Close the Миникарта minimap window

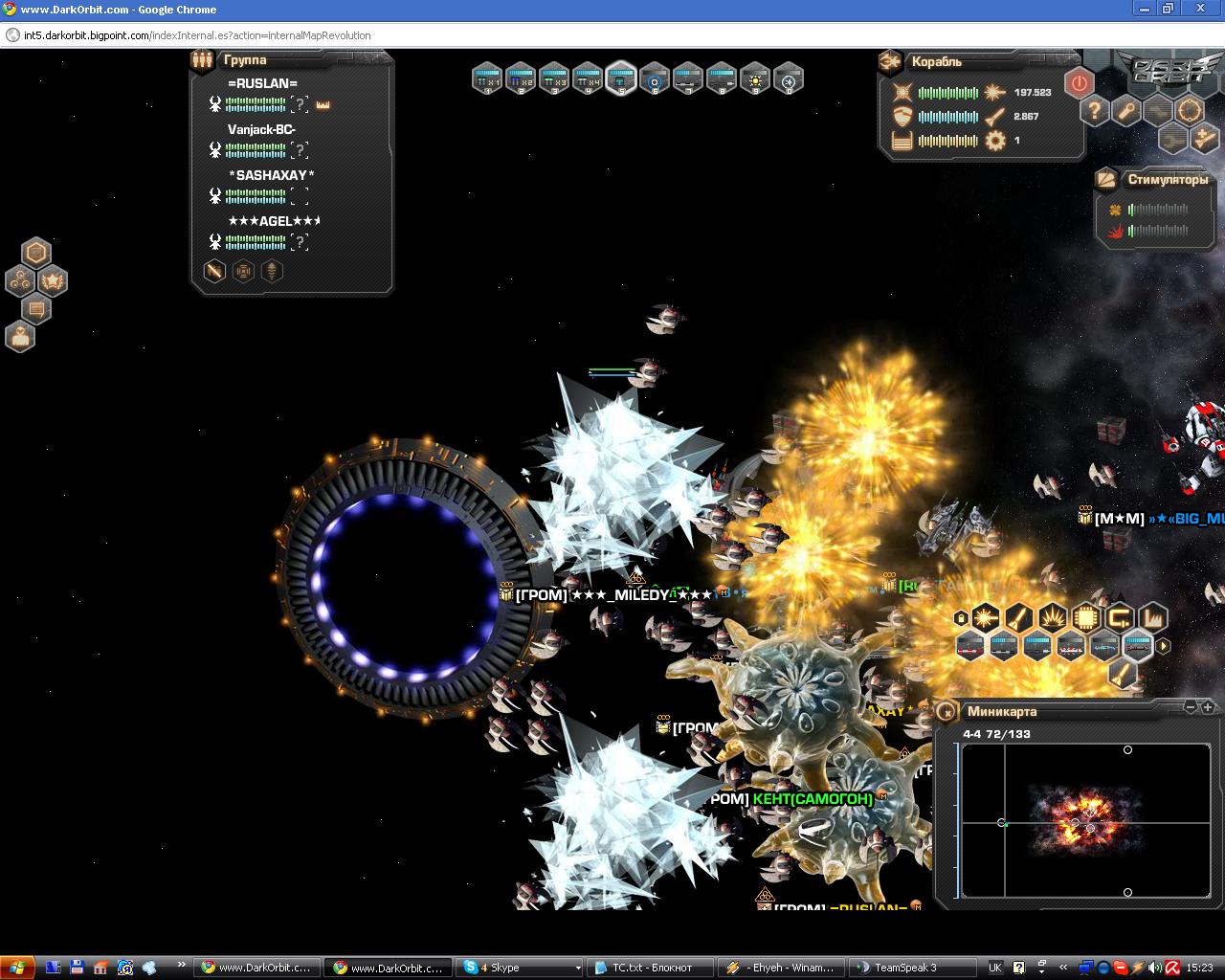click(x=946, y=711)
